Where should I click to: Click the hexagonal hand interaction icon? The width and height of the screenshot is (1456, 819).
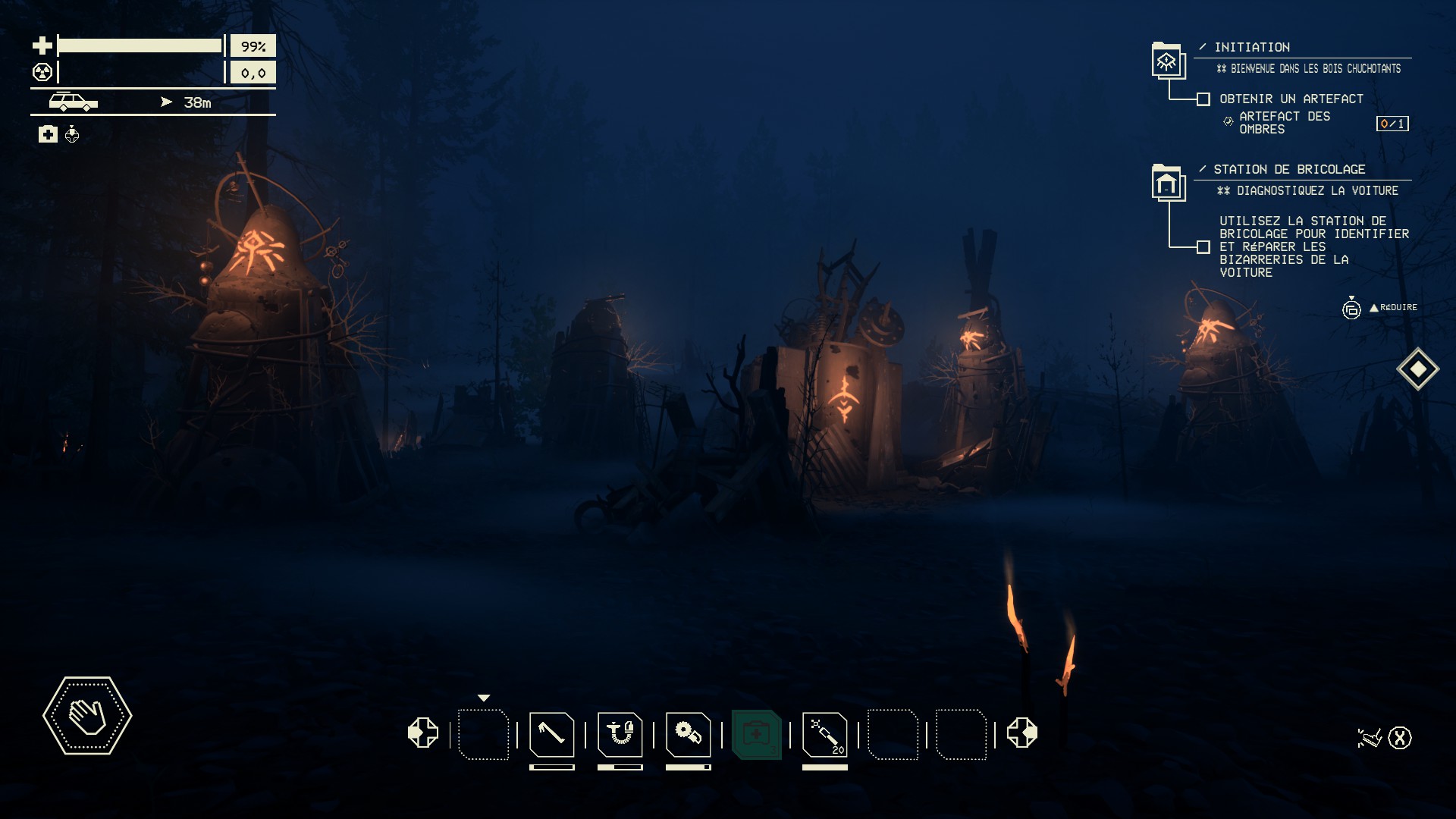[x=87, y=716]
